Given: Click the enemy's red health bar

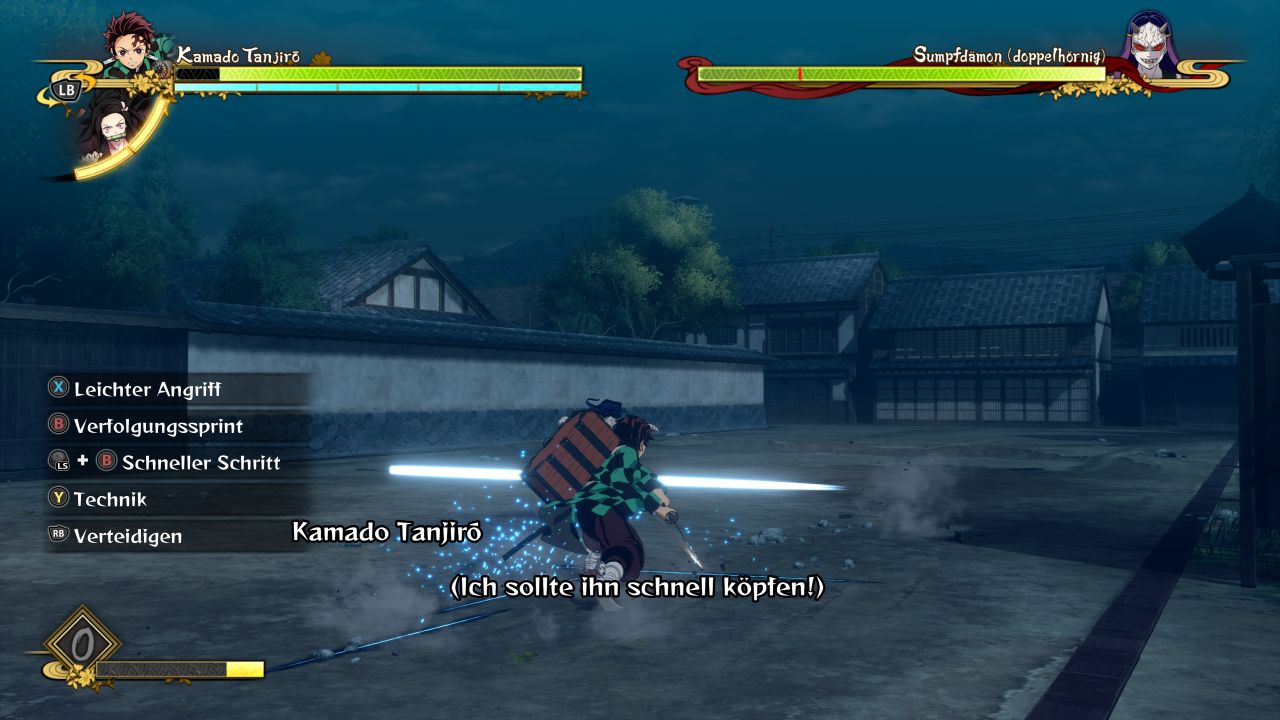Looking at the screenshot, I should click(900, 72).
